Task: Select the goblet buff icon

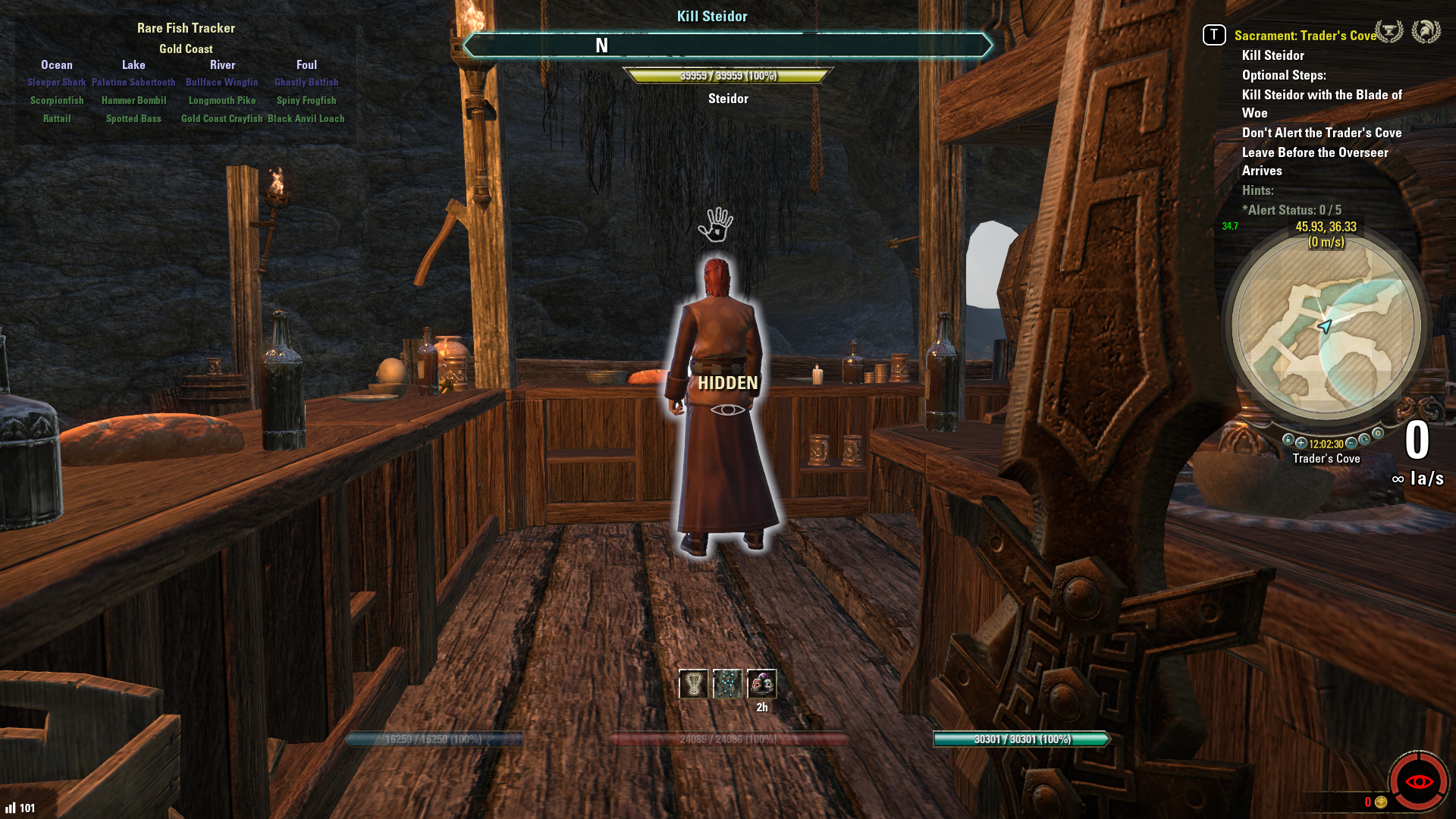Action: pos(693,684)
